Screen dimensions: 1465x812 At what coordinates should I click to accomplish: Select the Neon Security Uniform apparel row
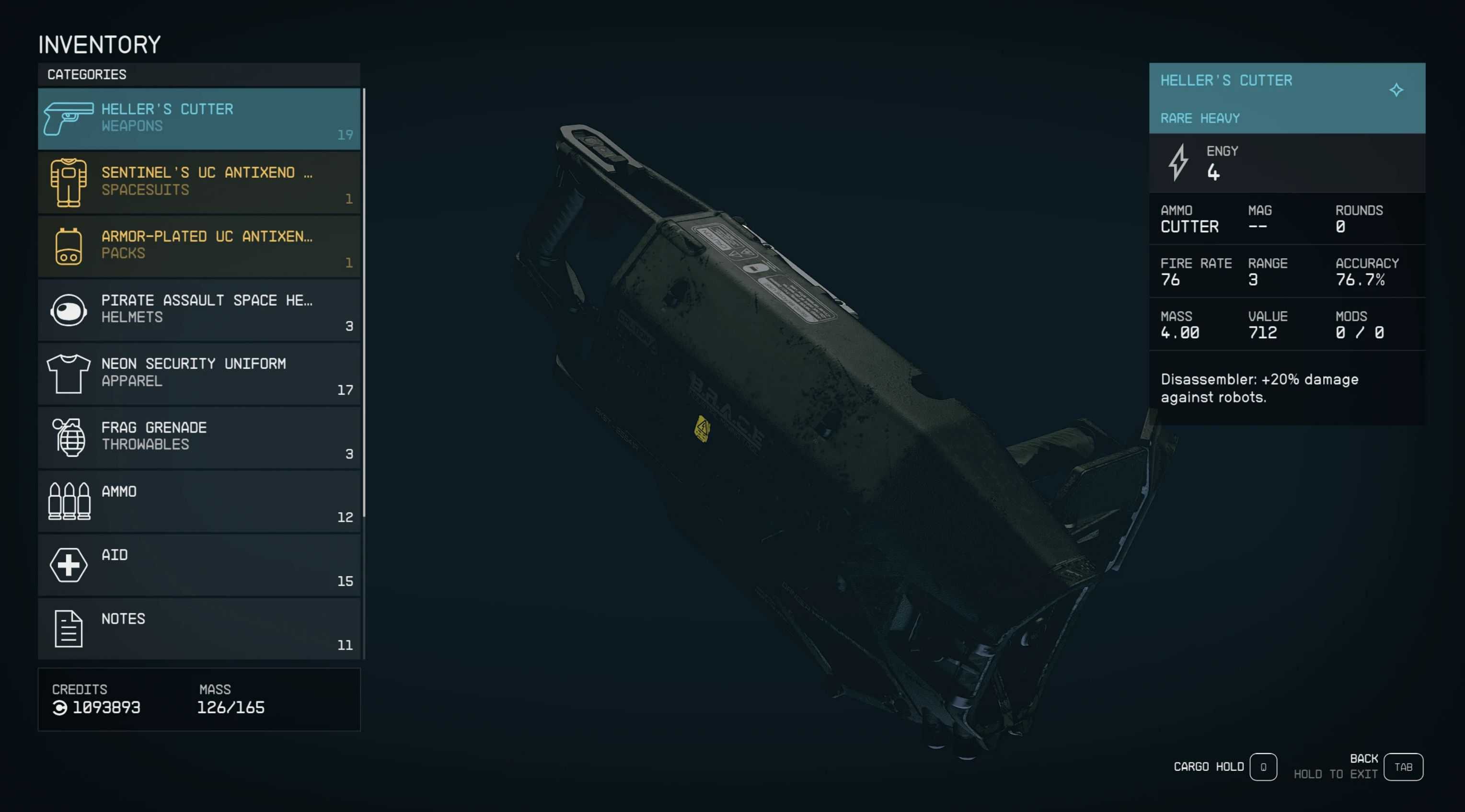(198, 374)
